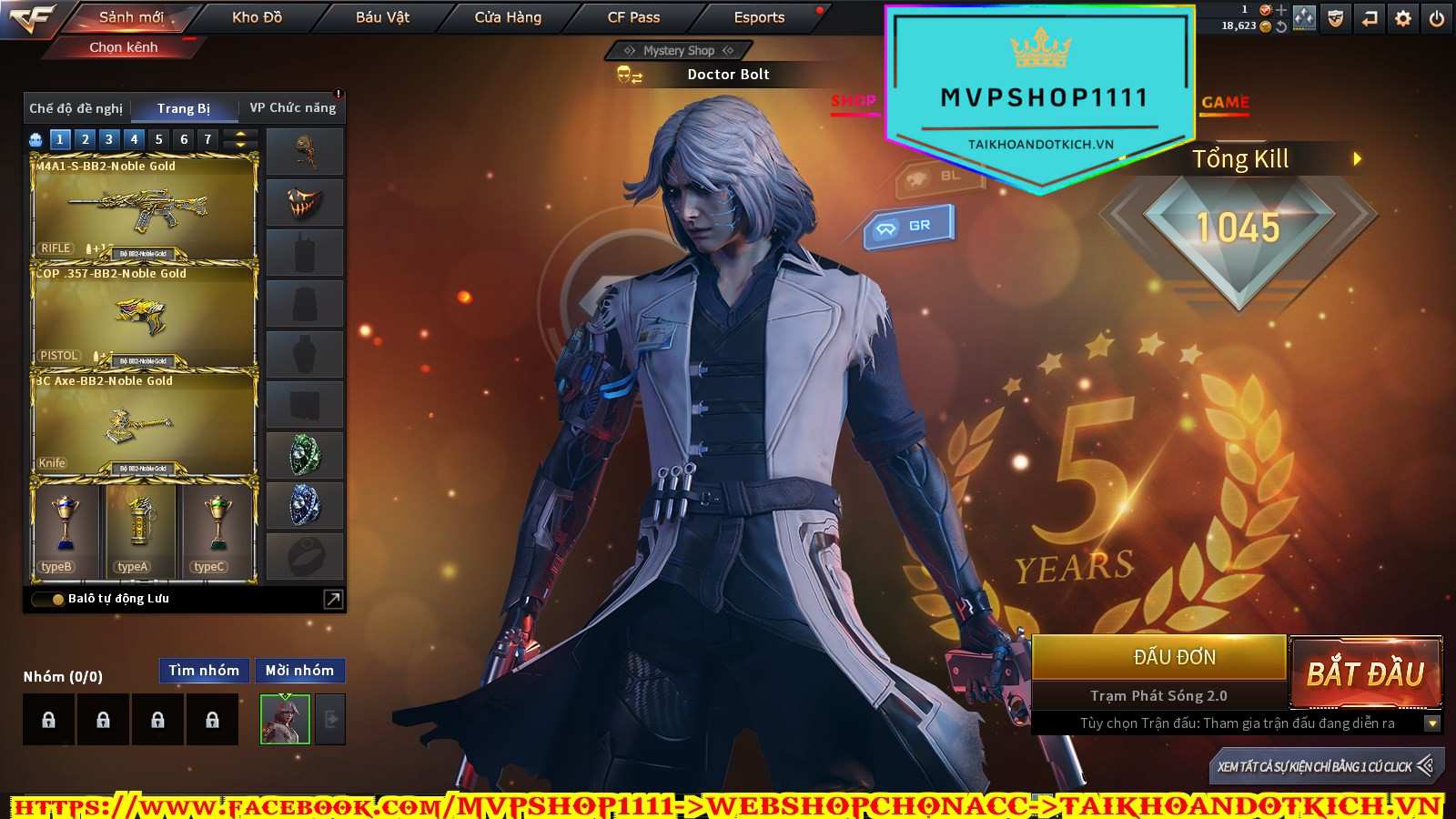Click the power icon to exit
1456x819 pixels.
click(1436, 18)
